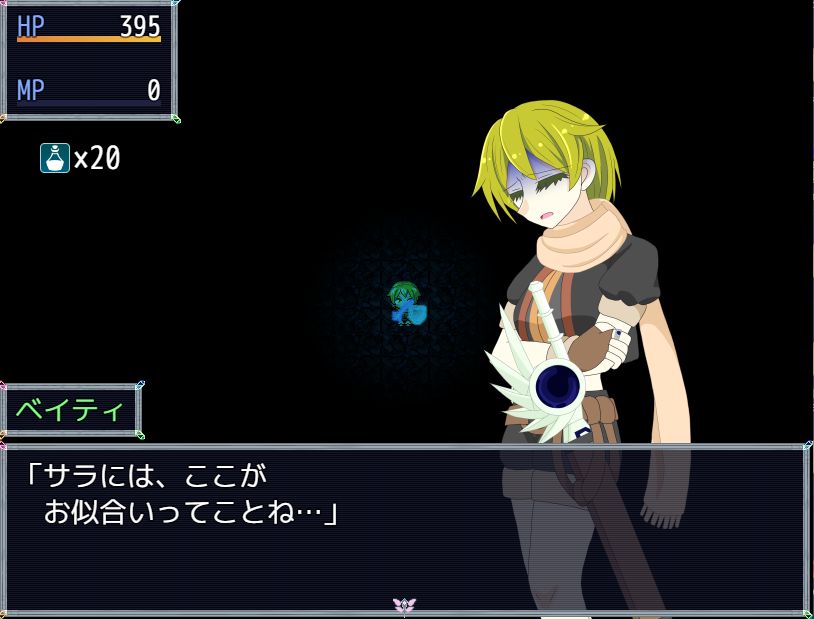The image size is (814, 619).
Task: Click the butterfly continue indicator
Action: tap(404, 605)
